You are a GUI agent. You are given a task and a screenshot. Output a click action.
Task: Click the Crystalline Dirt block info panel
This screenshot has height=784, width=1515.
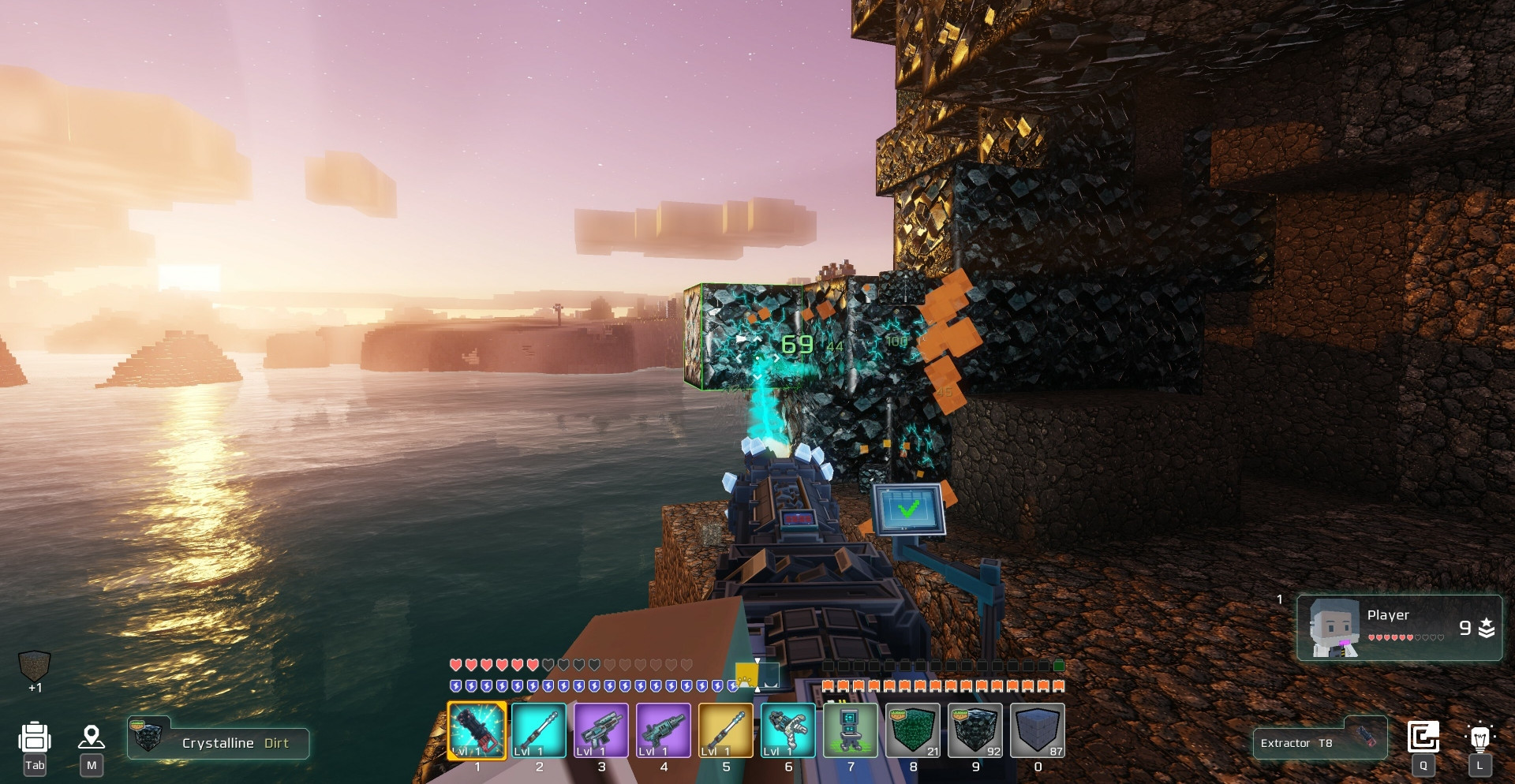[219, 742]
